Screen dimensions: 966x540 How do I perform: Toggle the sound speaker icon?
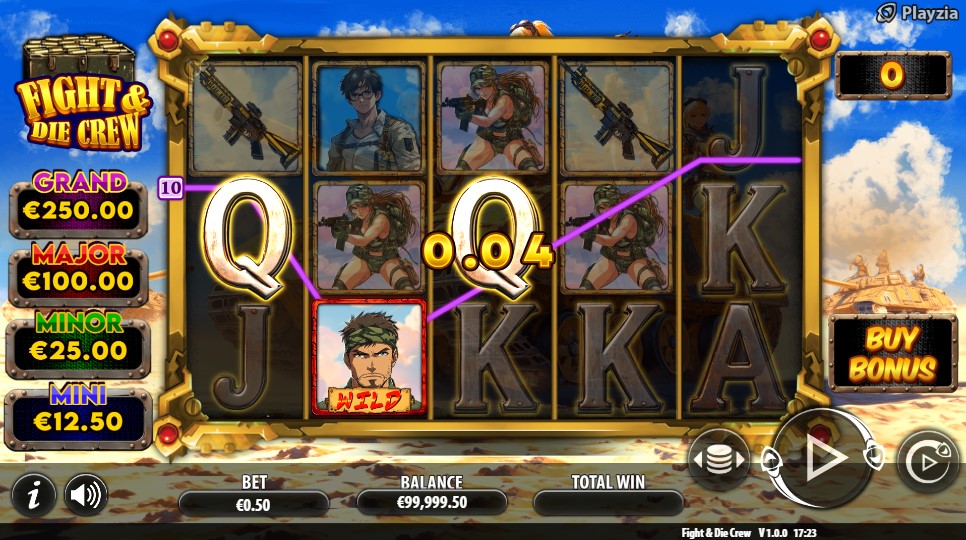pyautogui.click(x=87, y=493)
